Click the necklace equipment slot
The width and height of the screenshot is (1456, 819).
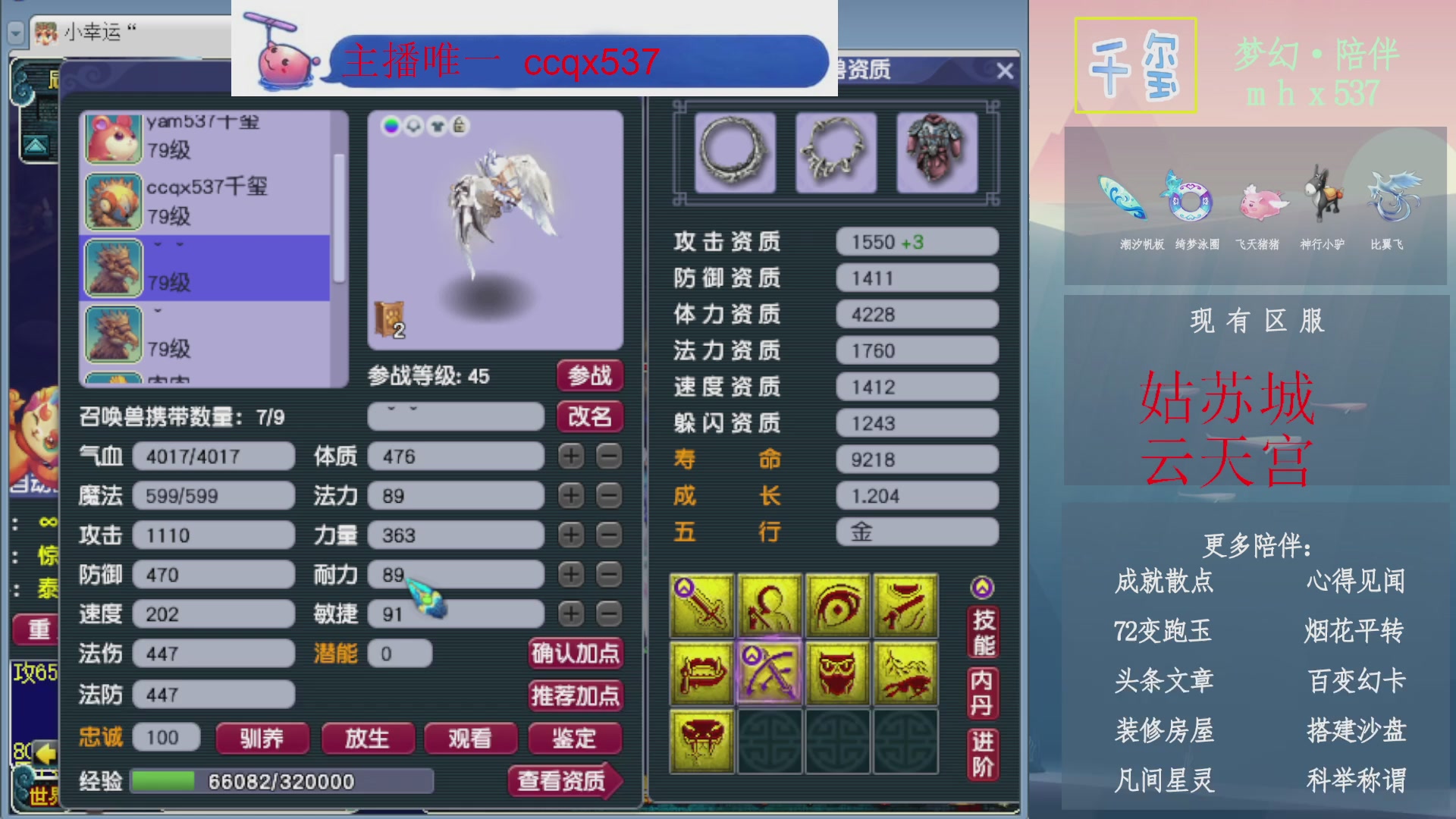pos(836,150)
